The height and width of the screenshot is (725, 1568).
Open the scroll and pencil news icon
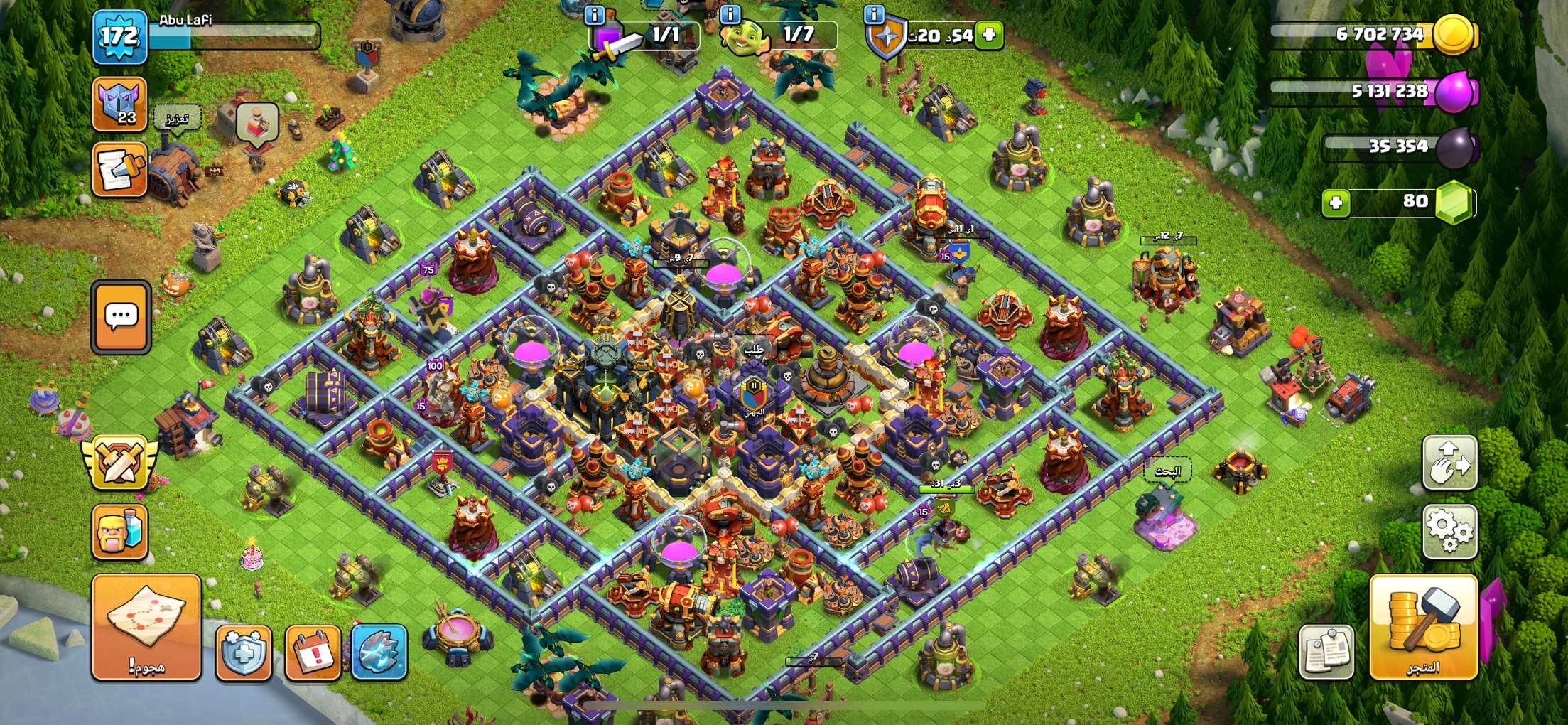119,170
